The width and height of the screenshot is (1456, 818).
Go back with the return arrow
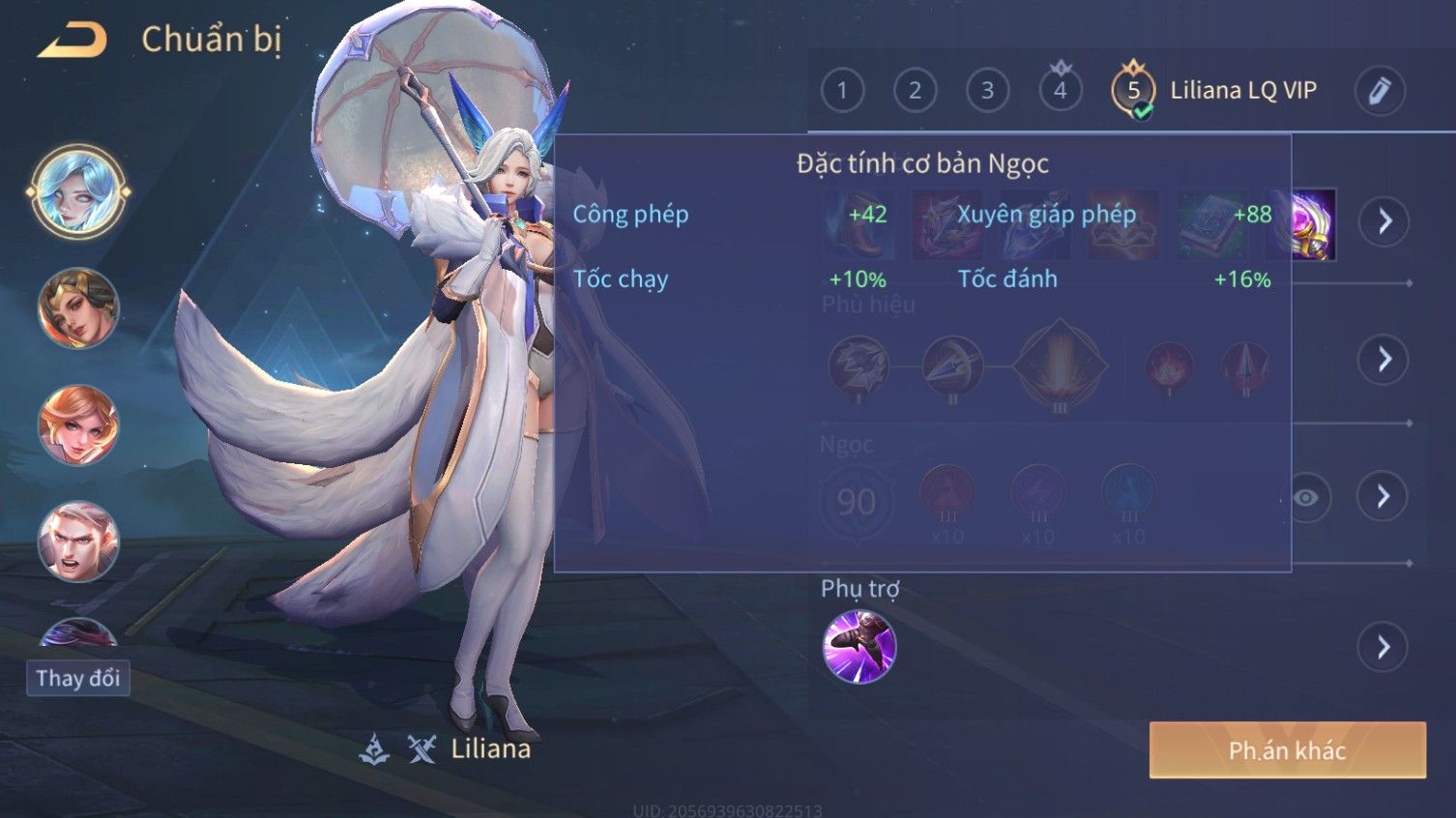click(x=73, y=41)
